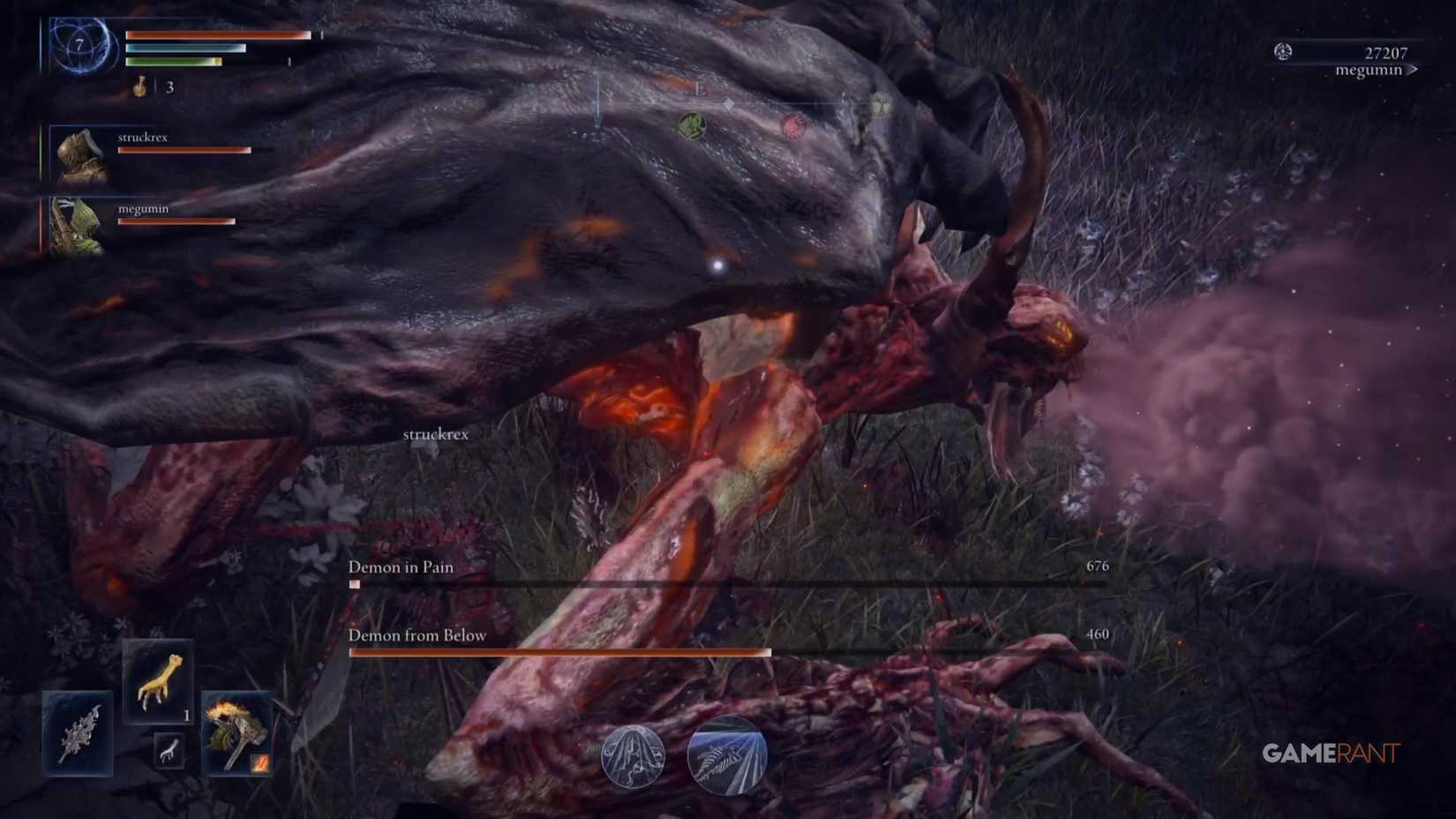The height and width of the screenshot is (819, 1456).
Task: Click the right blue buff icon bottom center
Action: coord(725,755)
